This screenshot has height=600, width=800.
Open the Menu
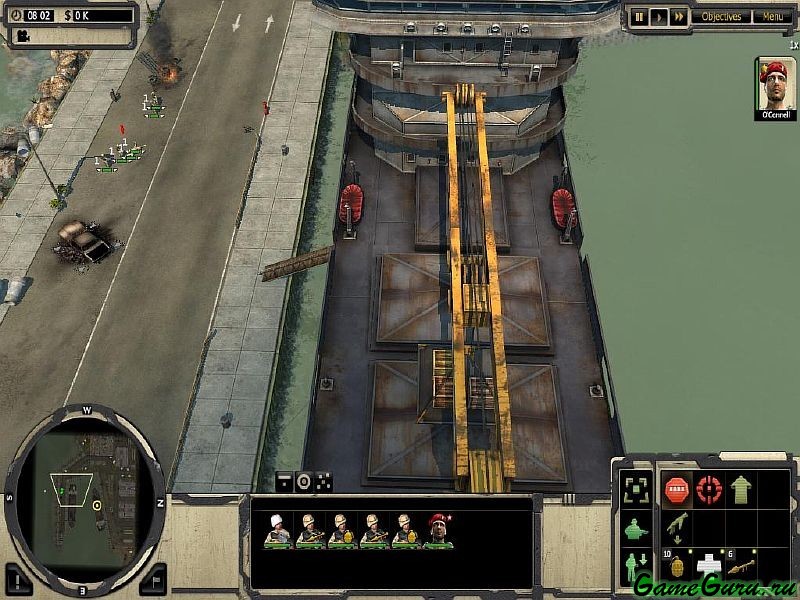tap(772, 16)
